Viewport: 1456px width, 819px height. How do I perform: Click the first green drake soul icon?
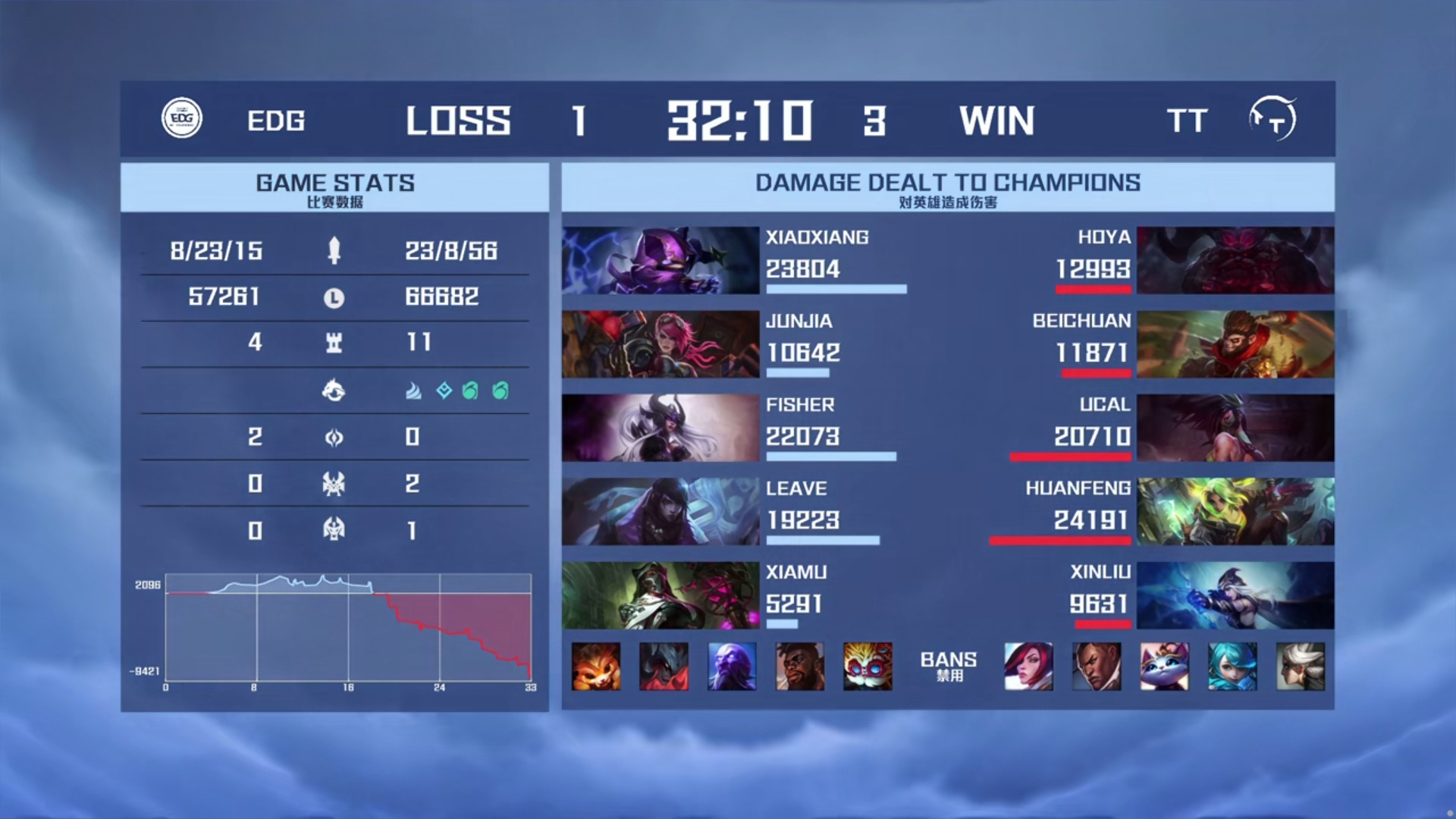pos(469,392)
